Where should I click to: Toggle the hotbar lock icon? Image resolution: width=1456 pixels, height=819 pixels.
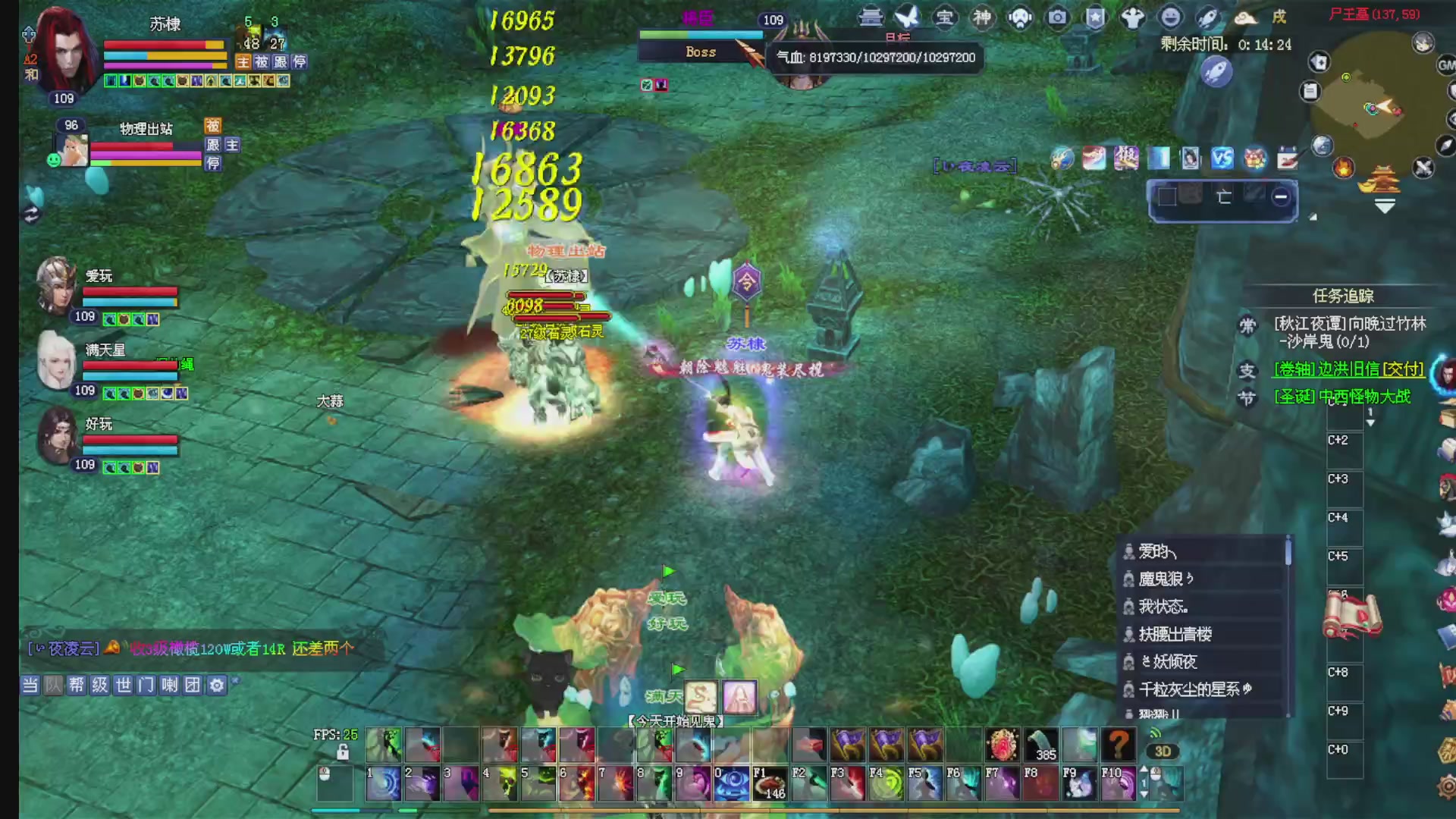(x=343, y=752)
